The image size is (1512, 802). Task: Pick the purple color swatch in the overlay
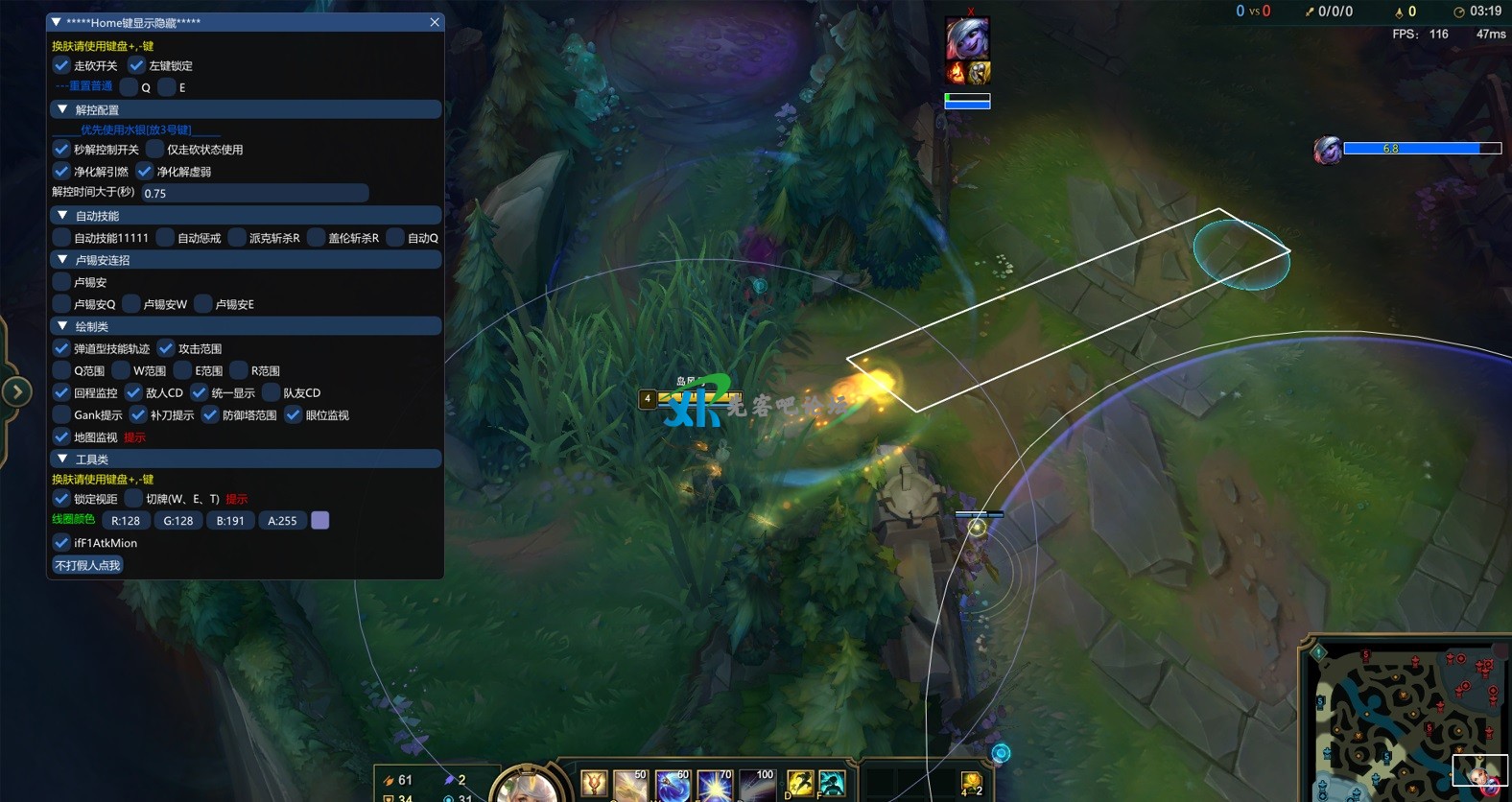(320, 520)
